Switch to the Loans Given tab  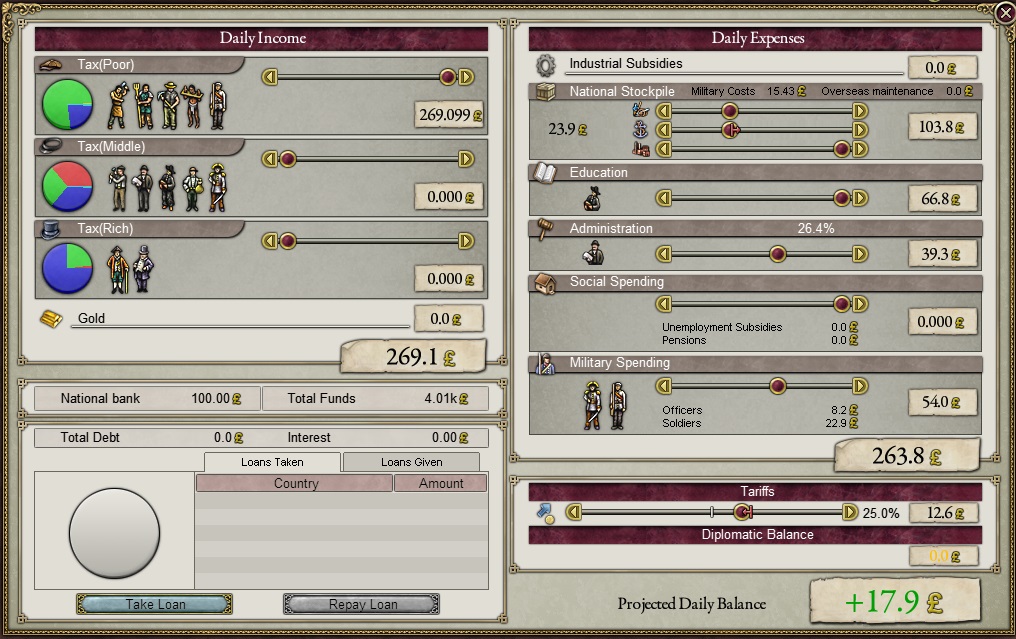(411, 462)
